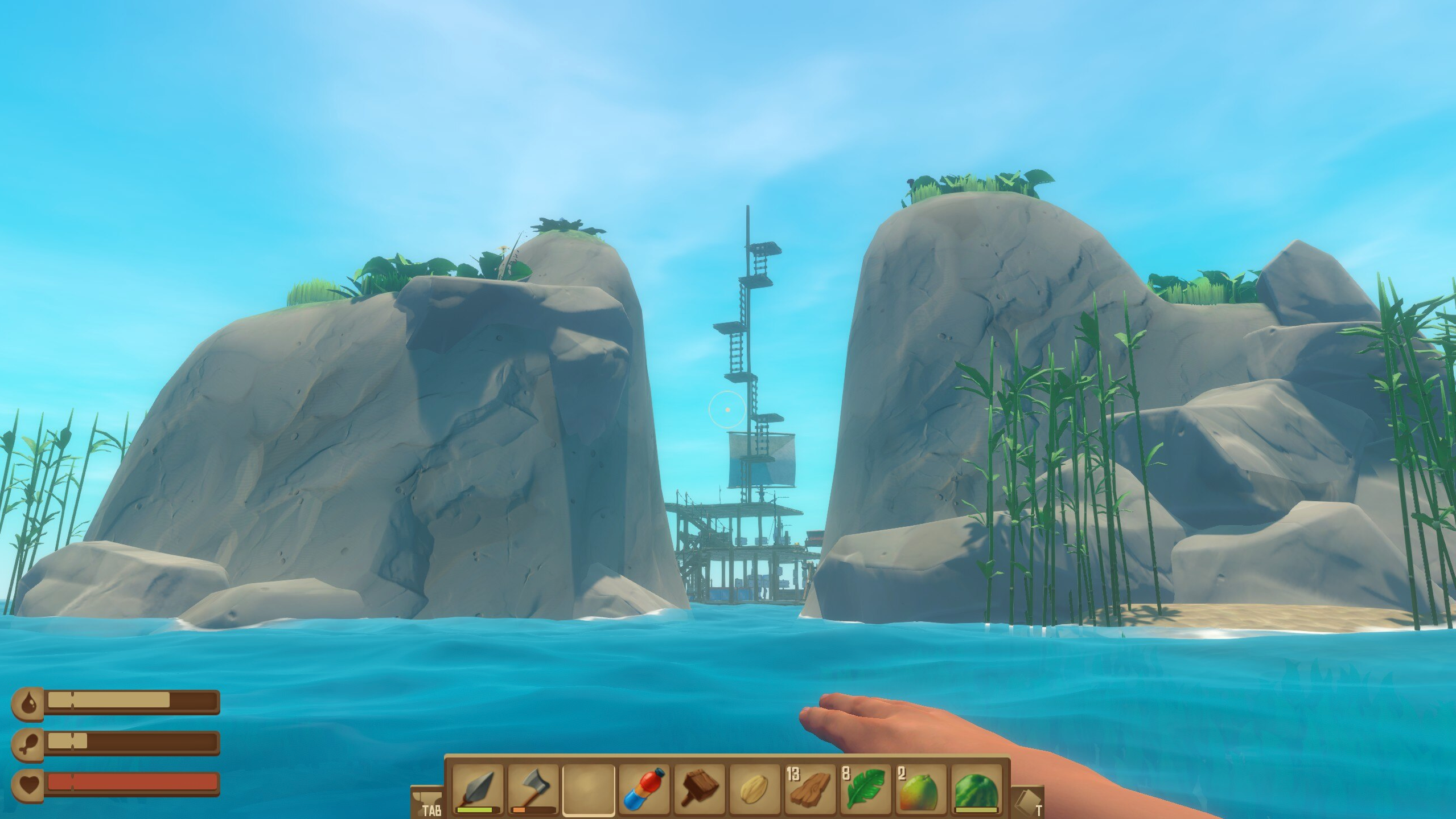Open the journal notebook icon
Screen dimensions: 1456x819
(1028, 802)
